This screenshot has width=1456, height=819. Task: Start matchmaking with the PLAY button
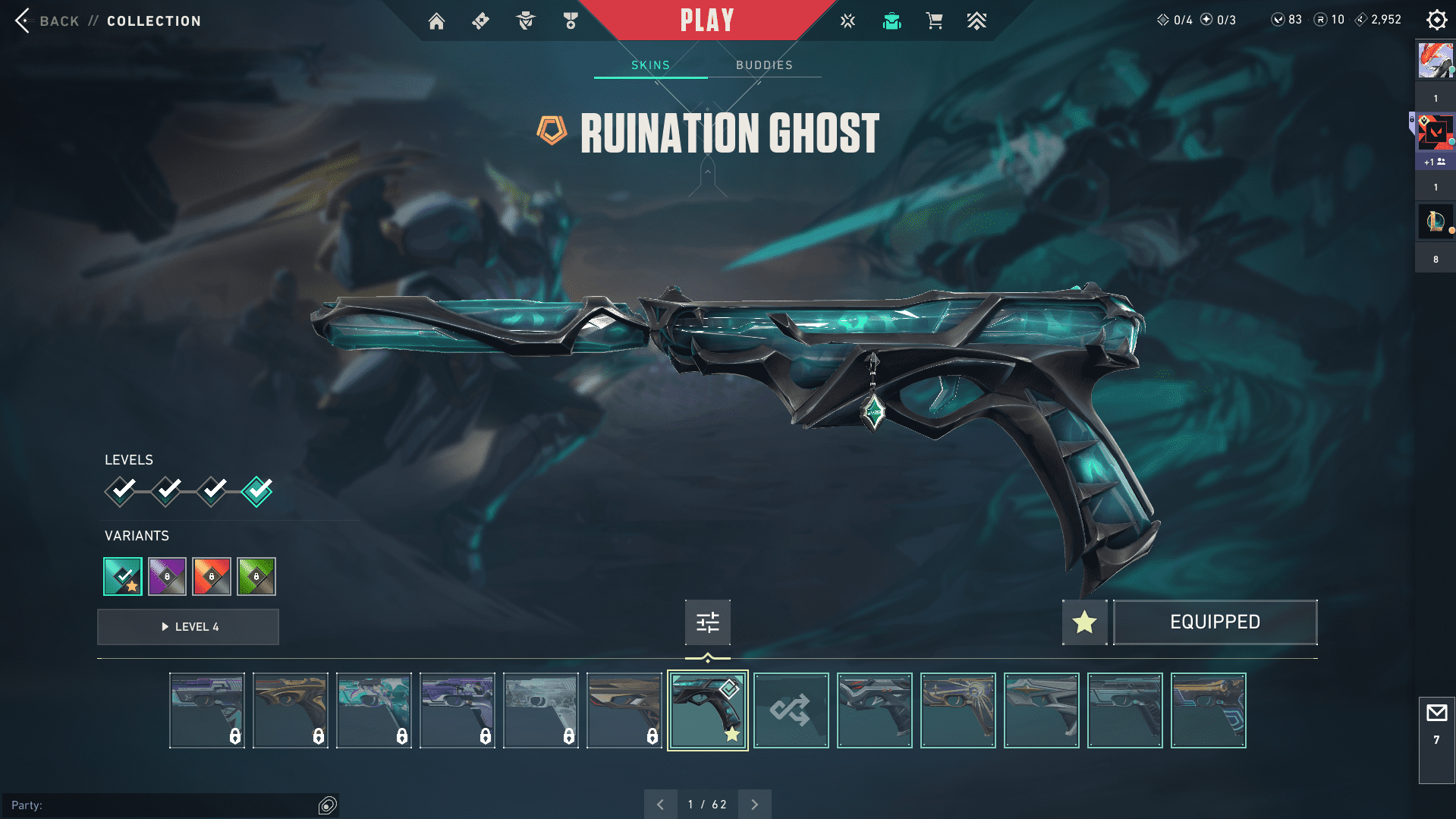click(x=706, y=20)
